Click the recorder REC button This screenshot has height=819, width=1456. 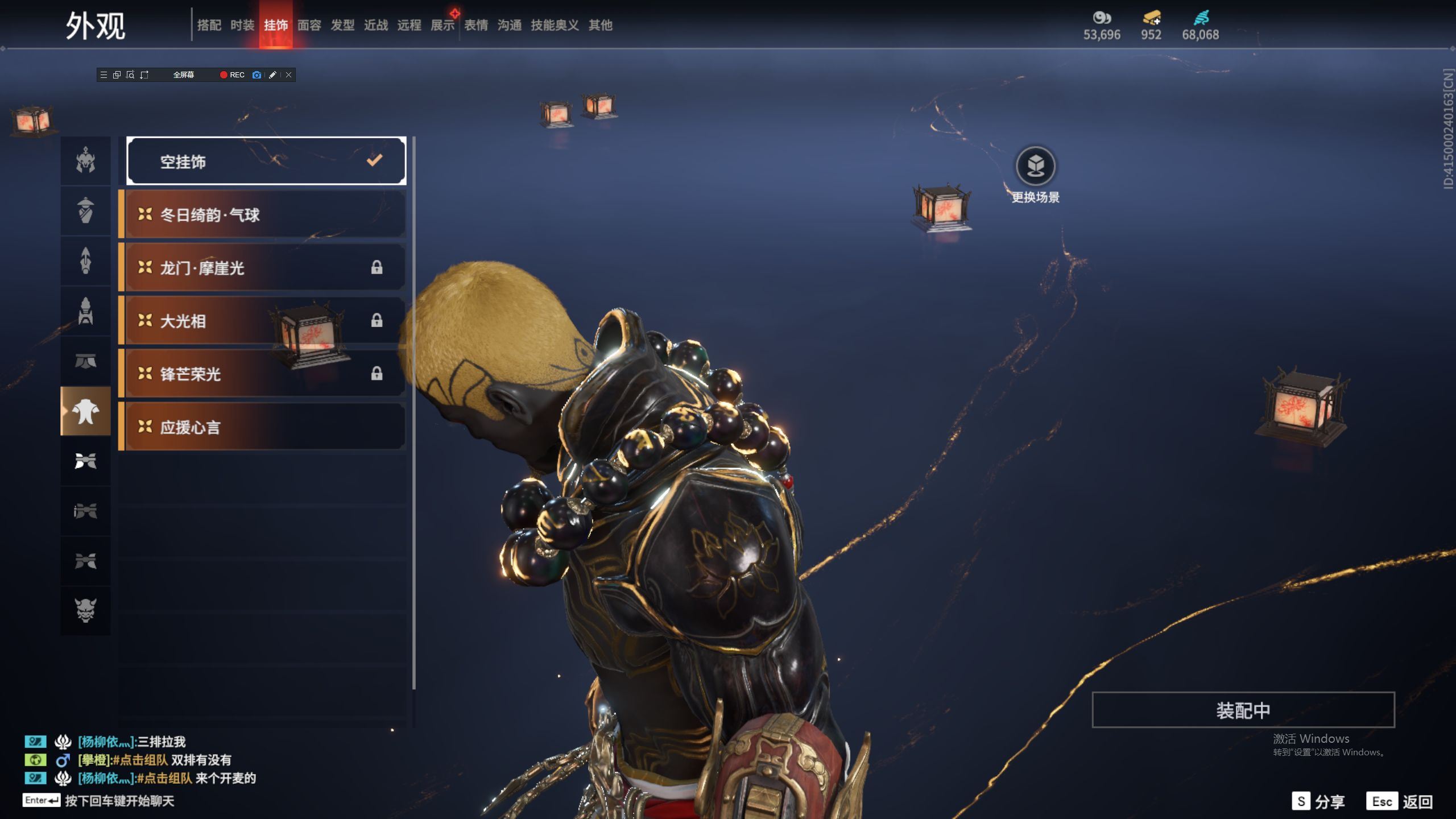click(232, 75)
